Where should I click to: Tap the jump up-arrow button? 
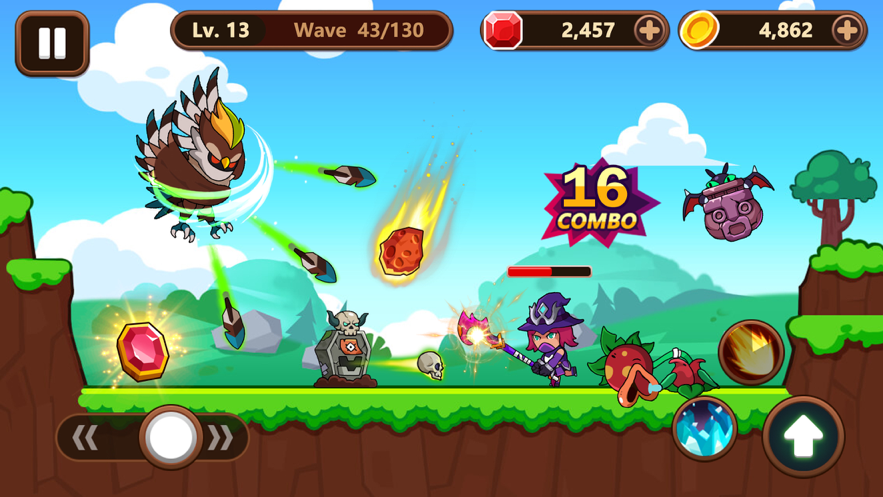803,436
